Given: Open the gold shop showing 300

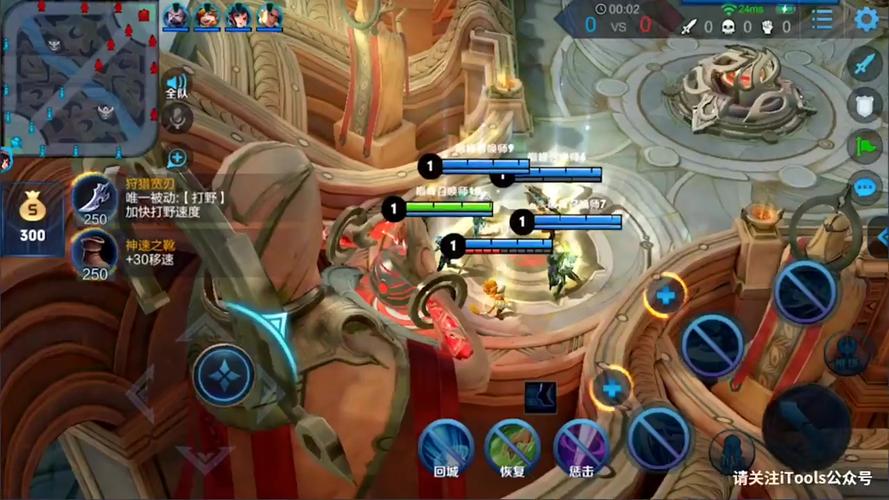Looking at the screenshot, I should coord(33,218).
